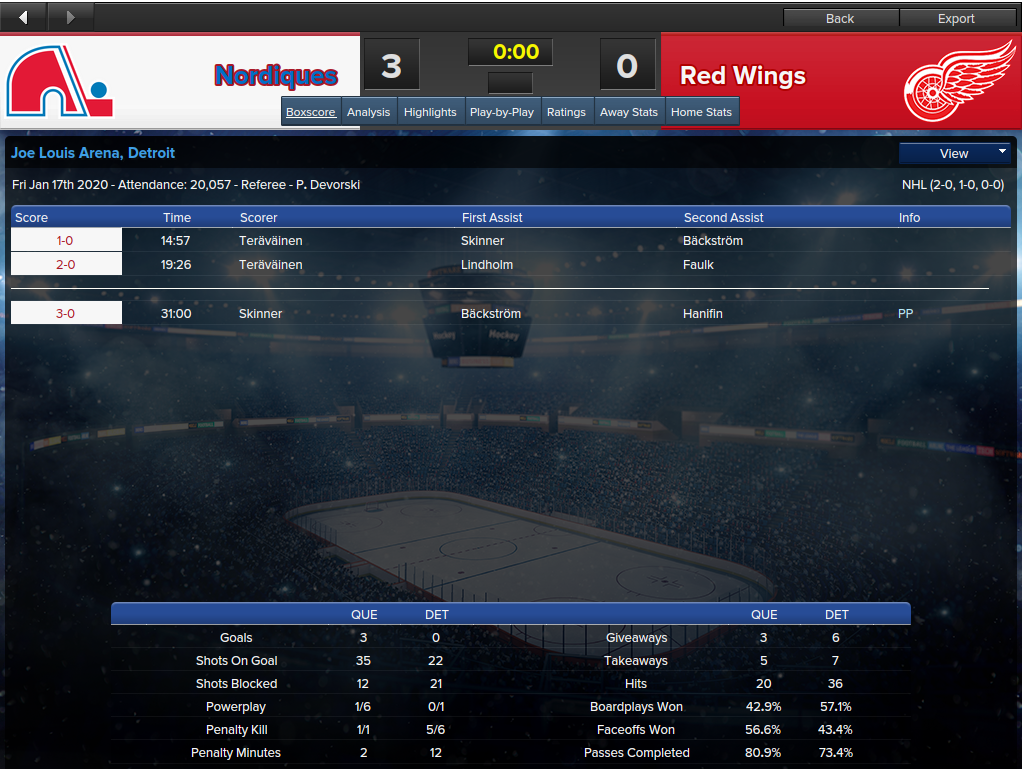Open Away Stats tab
The height and width of the screenshot is (769, 1022).
[x=629, y=112]
